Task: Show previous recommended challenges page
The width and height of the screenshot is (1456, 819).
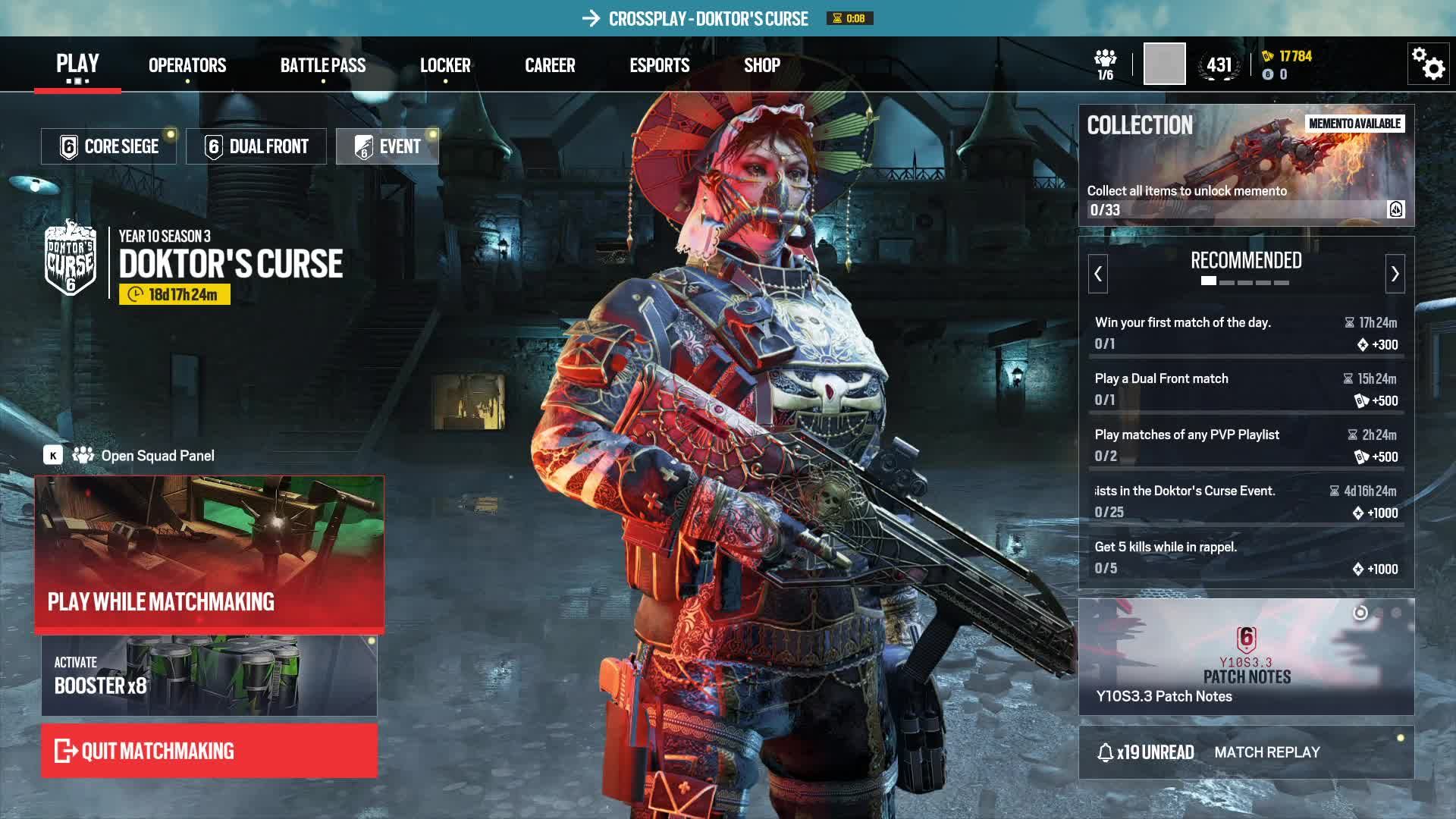Action: [1098, 274]
